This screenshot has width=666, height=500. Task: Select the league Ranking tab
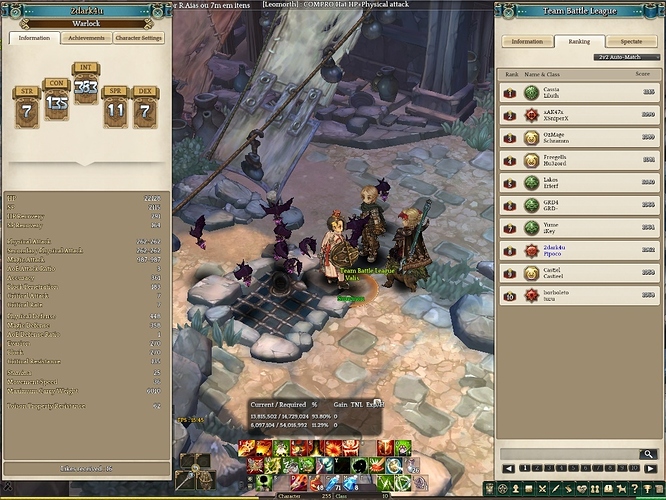pos(580,42)
